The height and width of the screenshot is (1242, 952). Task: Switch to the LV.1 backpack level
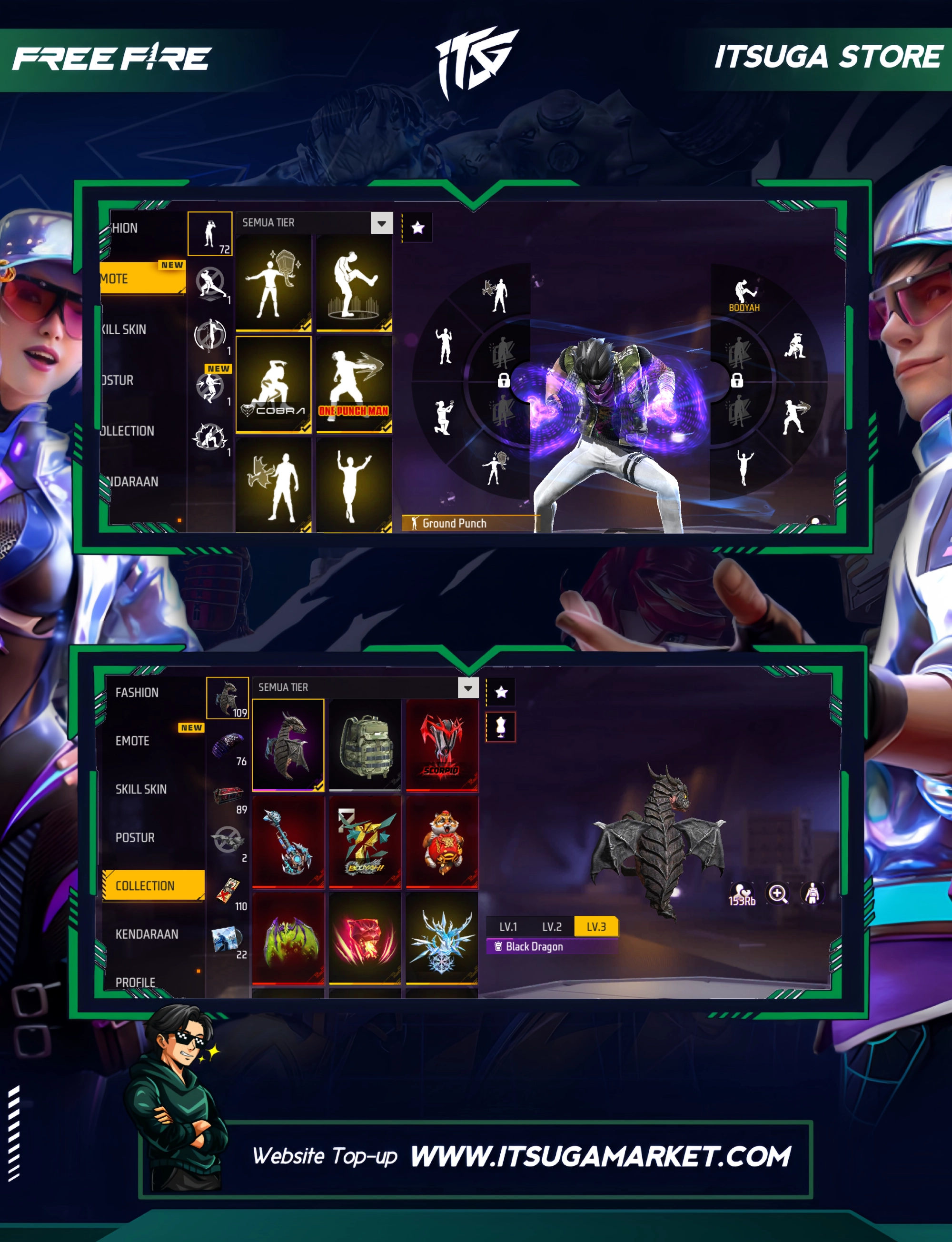tap(508, 926)
